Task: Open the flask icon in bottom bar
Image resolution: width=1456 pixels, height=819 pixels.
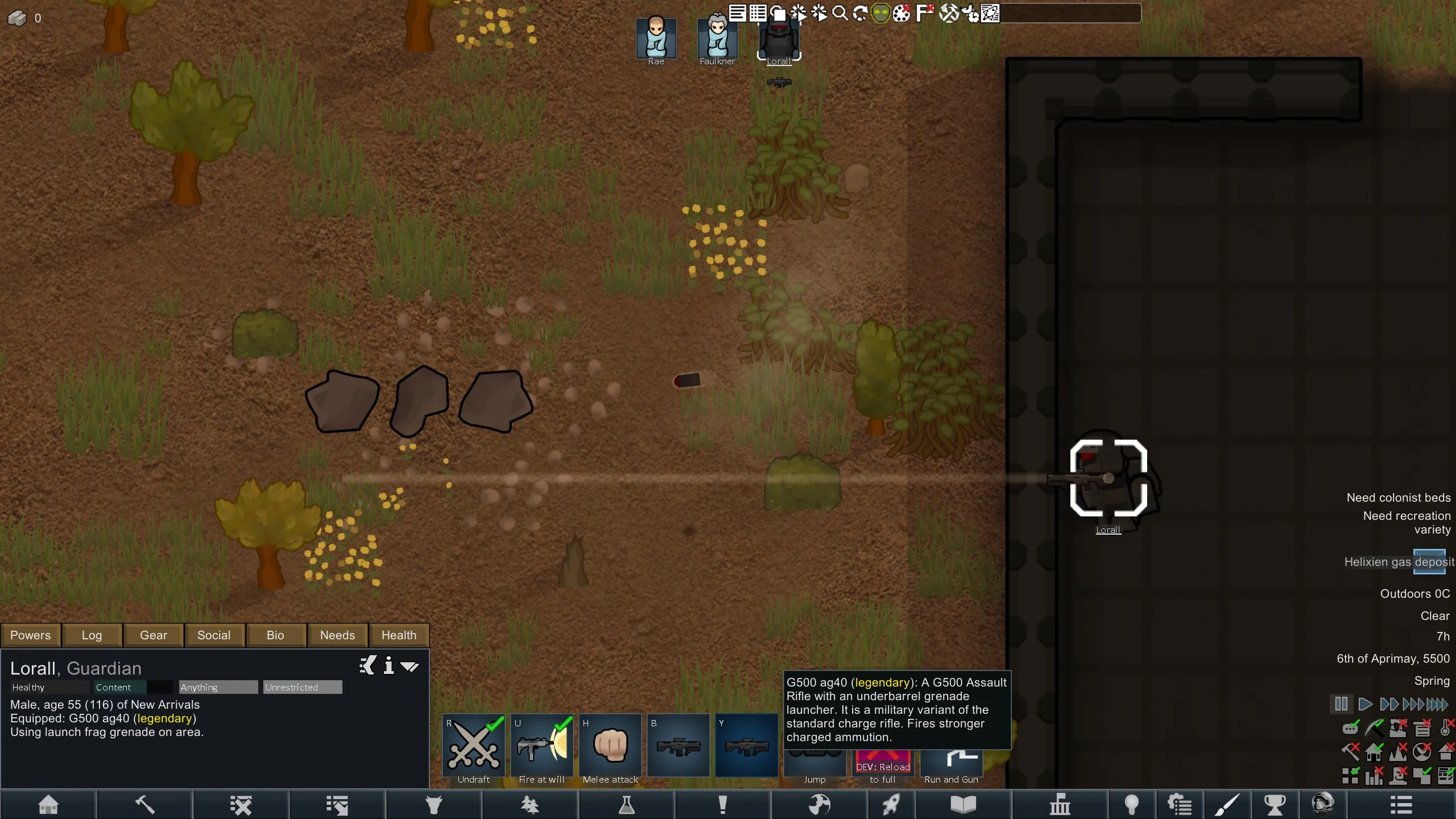Action: 626,805
